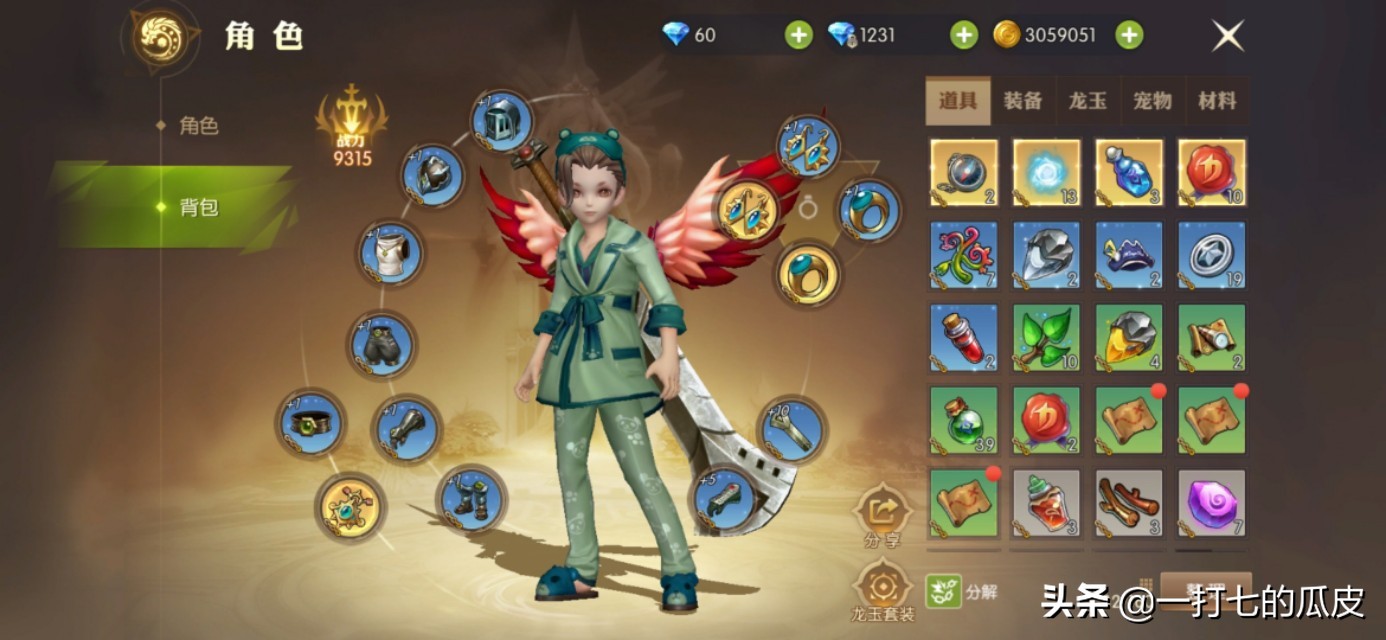Select the 背包 side menu entry
Viewport: 1386px width, 640px height.
198,207
